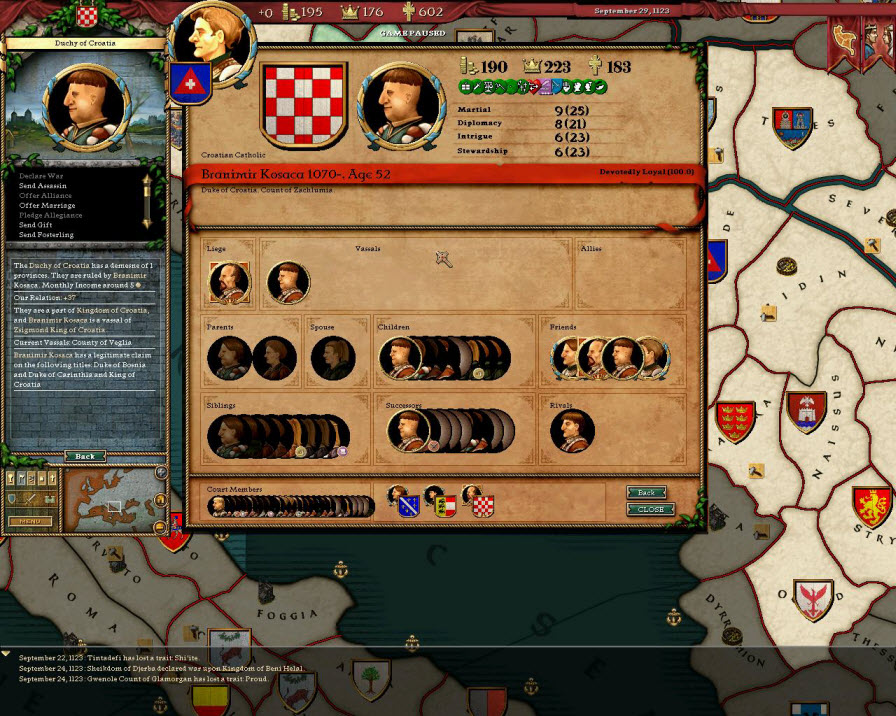
Task: Choose Send Assassin diplomatic action
Action: tap(43, 186)
